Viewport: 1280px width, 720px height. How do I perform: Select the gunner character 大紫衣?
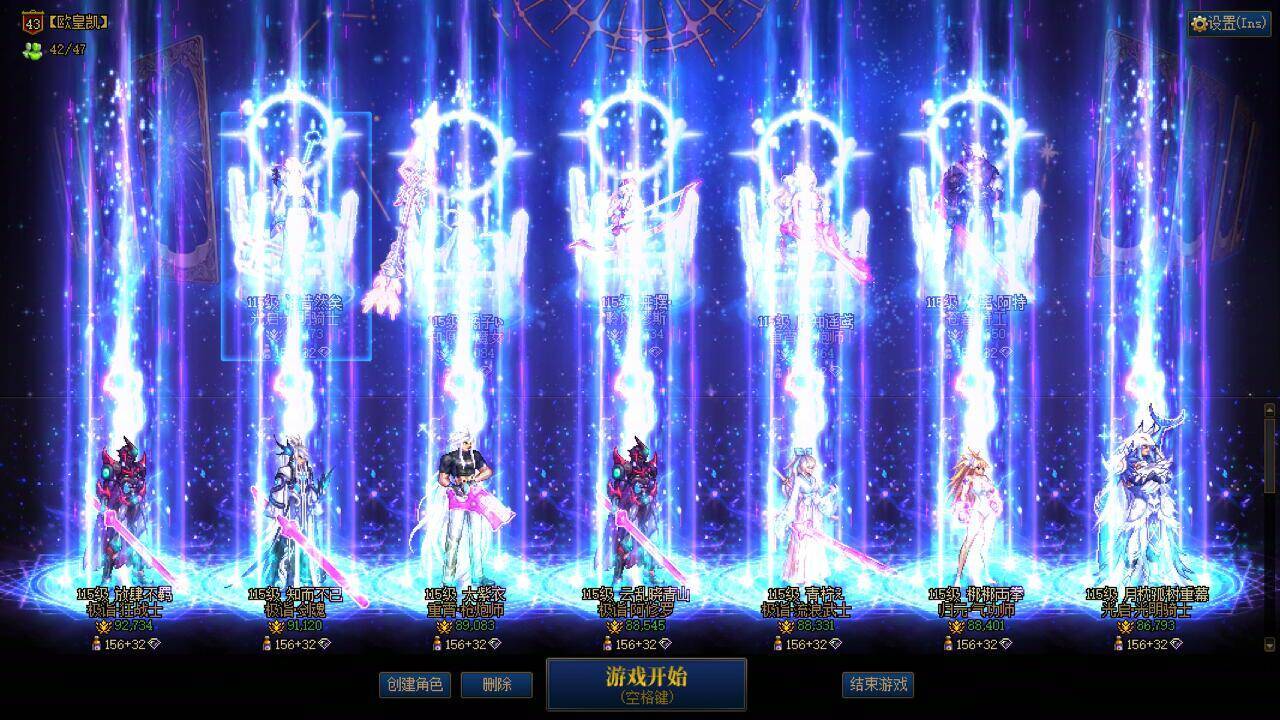[465, 500]
